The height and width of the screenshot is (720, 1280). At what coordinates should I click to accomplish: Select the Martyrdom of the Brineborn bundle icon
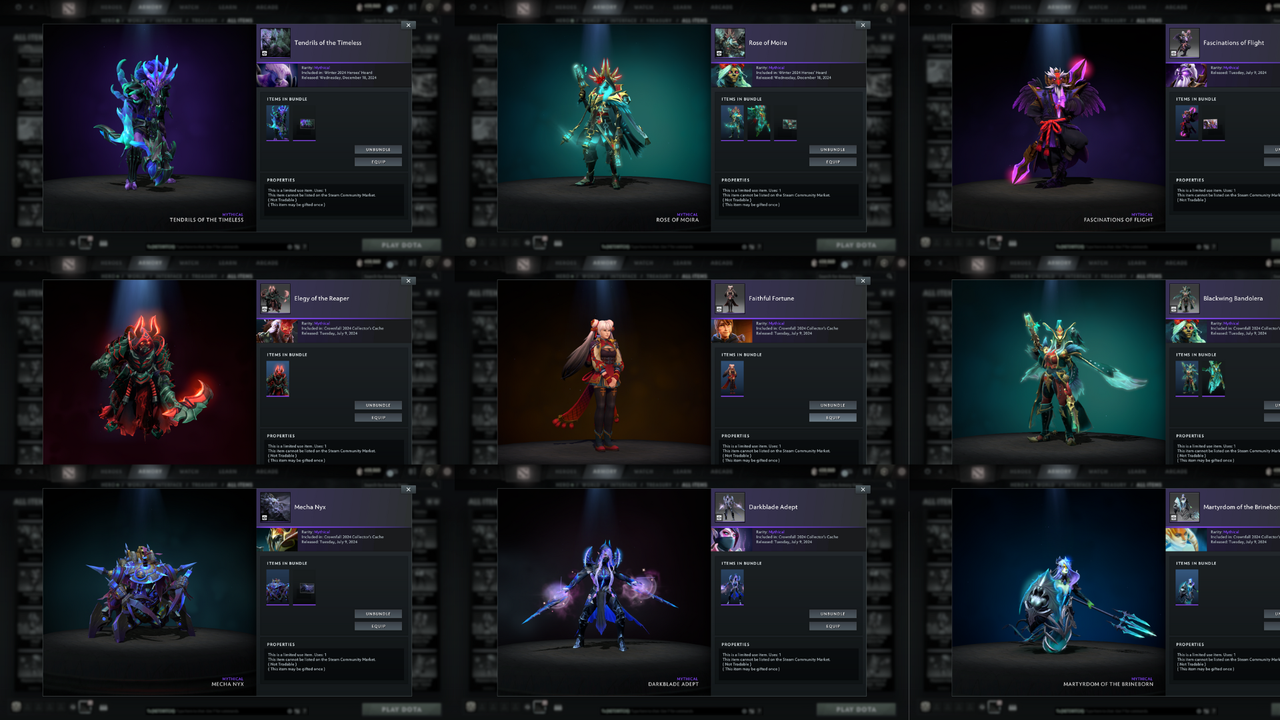point(1184,508)
